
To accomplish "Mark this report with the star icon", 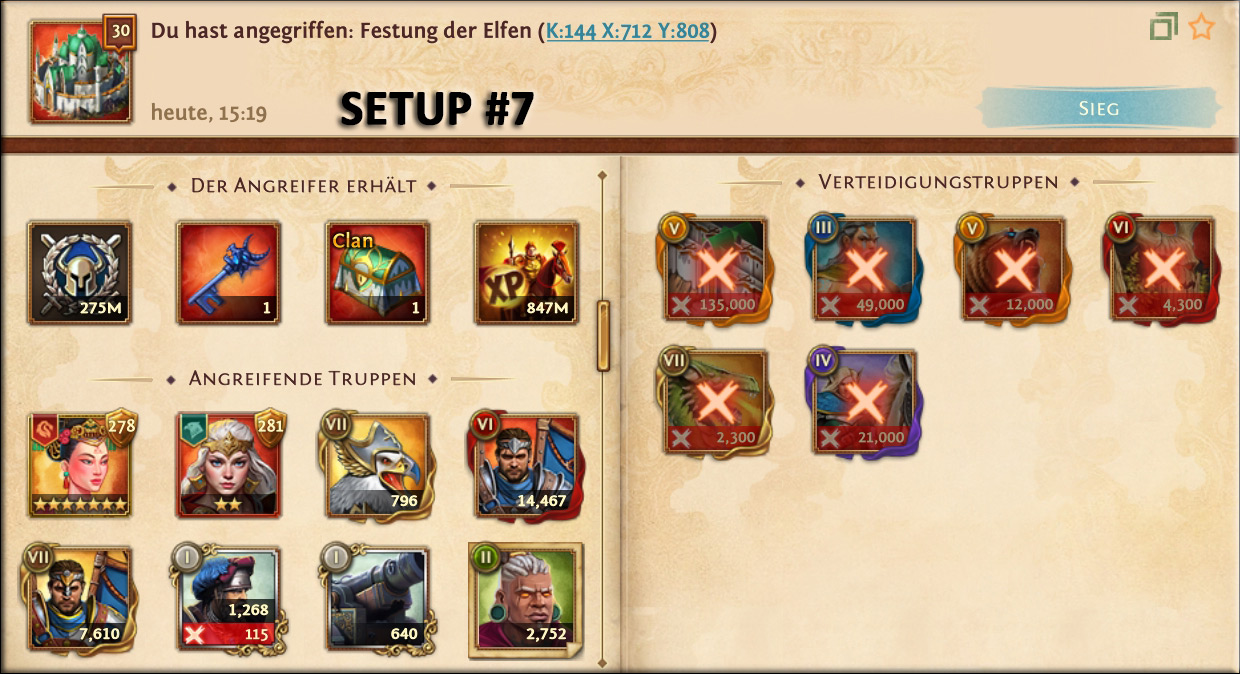I will tap(1201, 27).
